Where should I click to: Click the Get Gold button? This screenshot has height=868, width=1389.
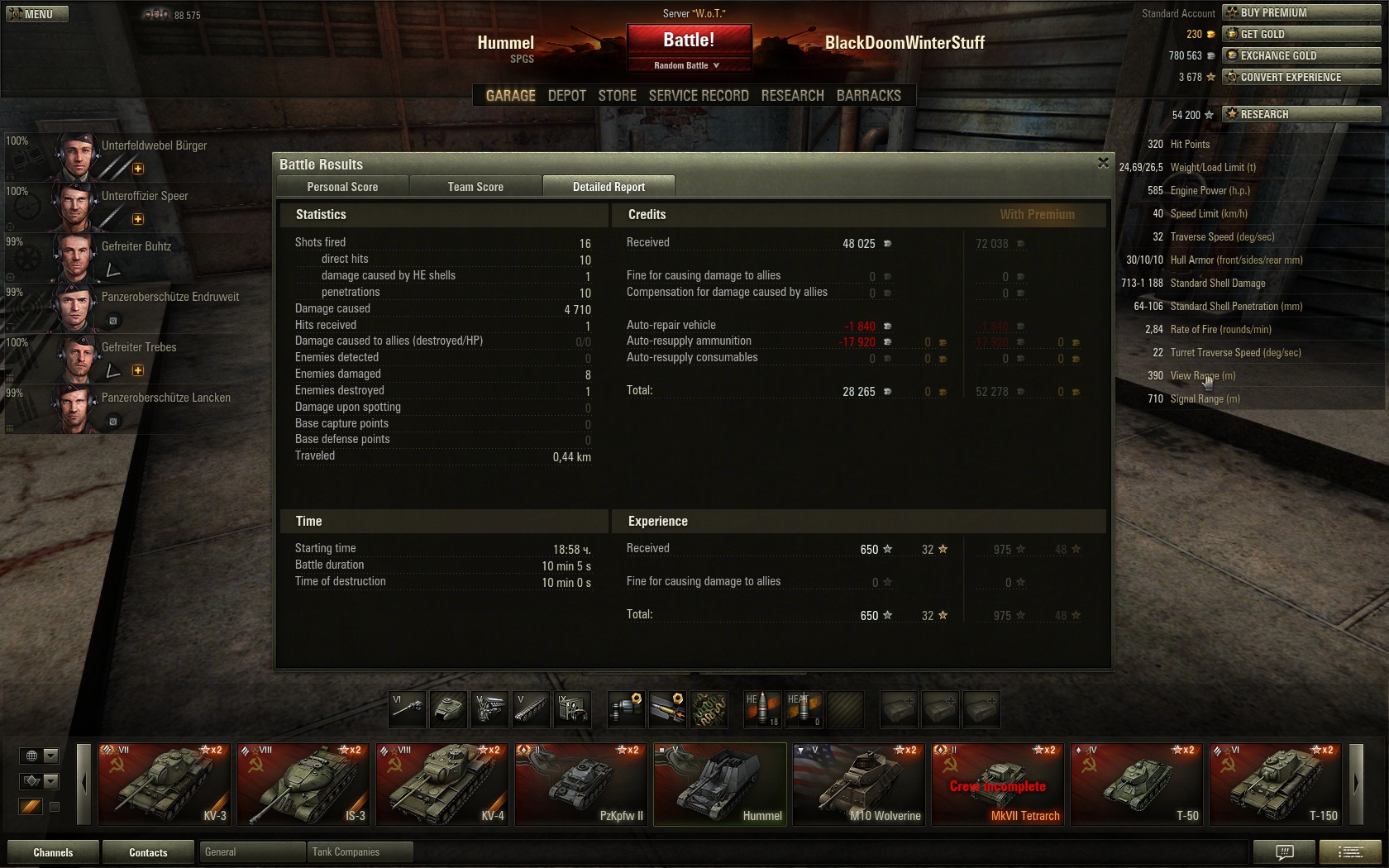[x=1301, y=34]
